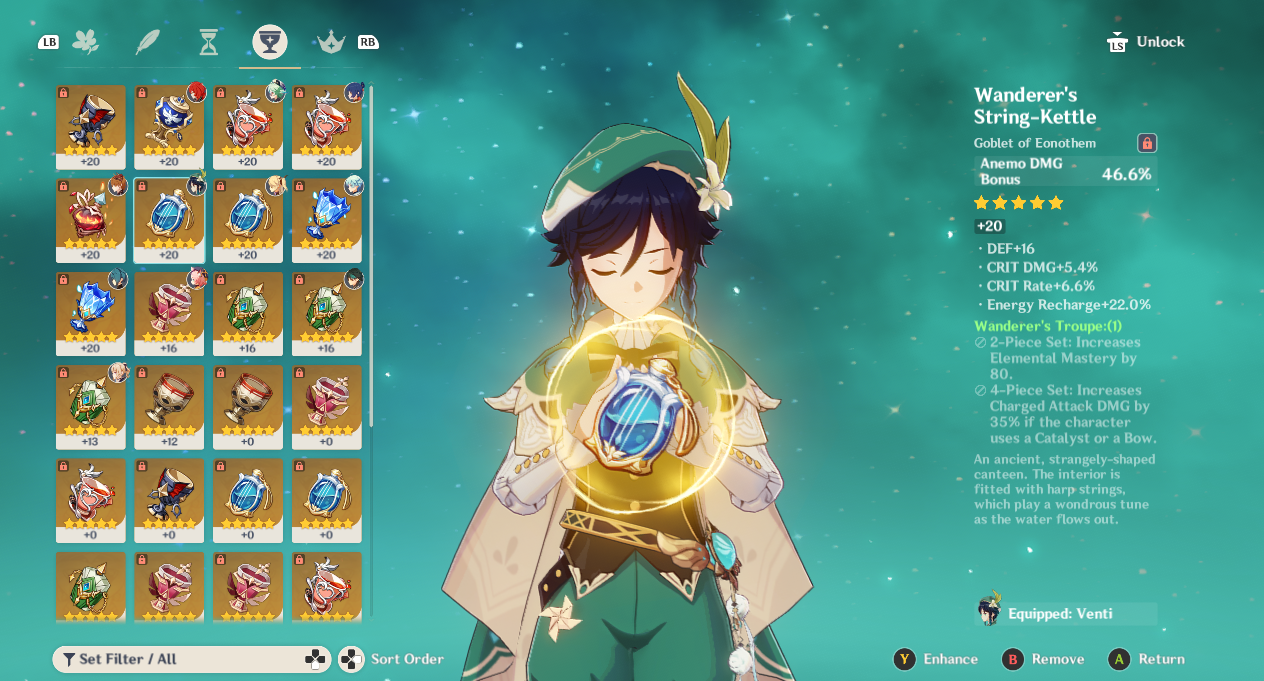Open the Sort Order options

click(x=392, y=659)
